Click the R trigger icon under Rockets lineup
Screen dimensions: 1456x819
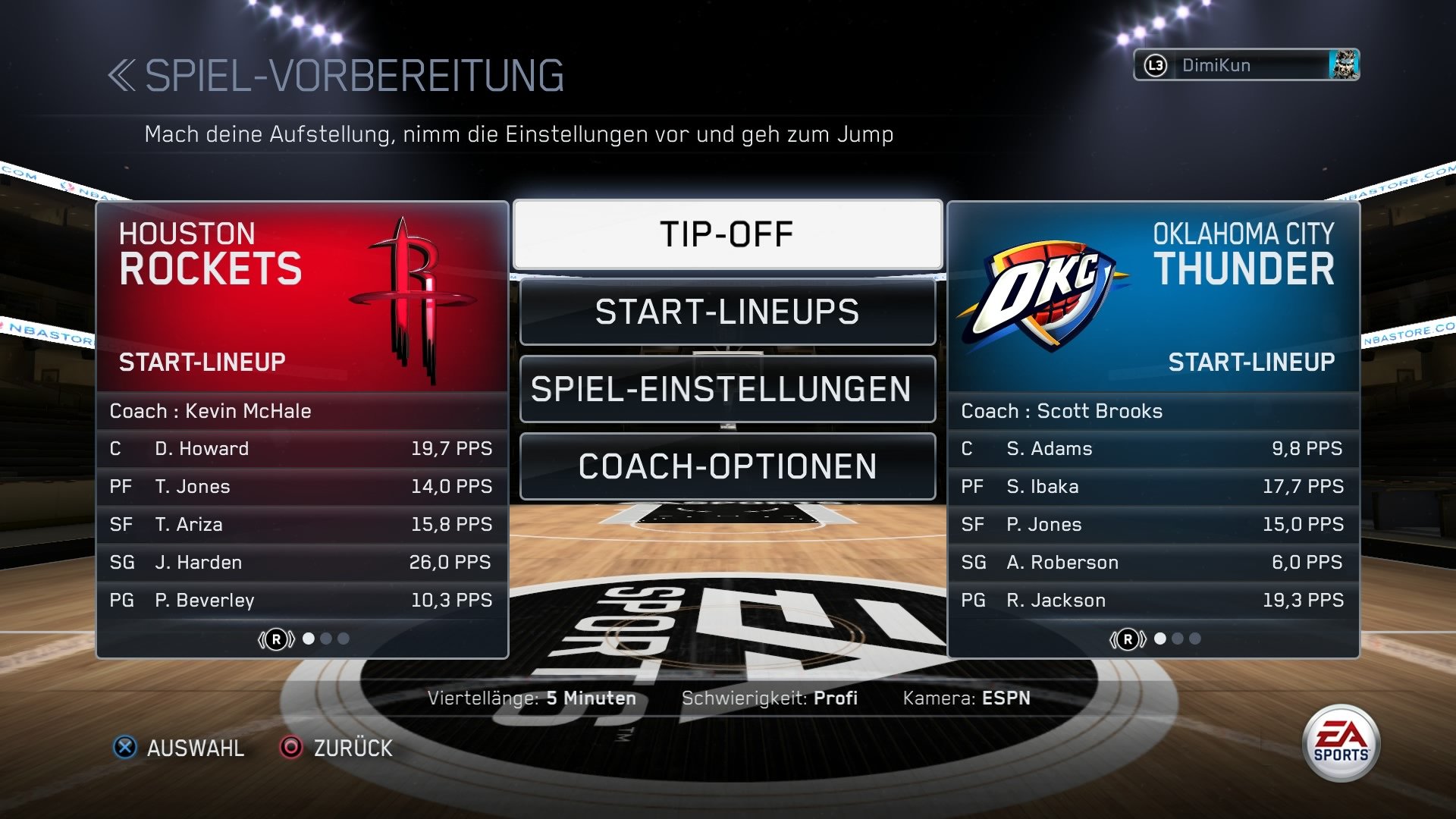[276, 639]
